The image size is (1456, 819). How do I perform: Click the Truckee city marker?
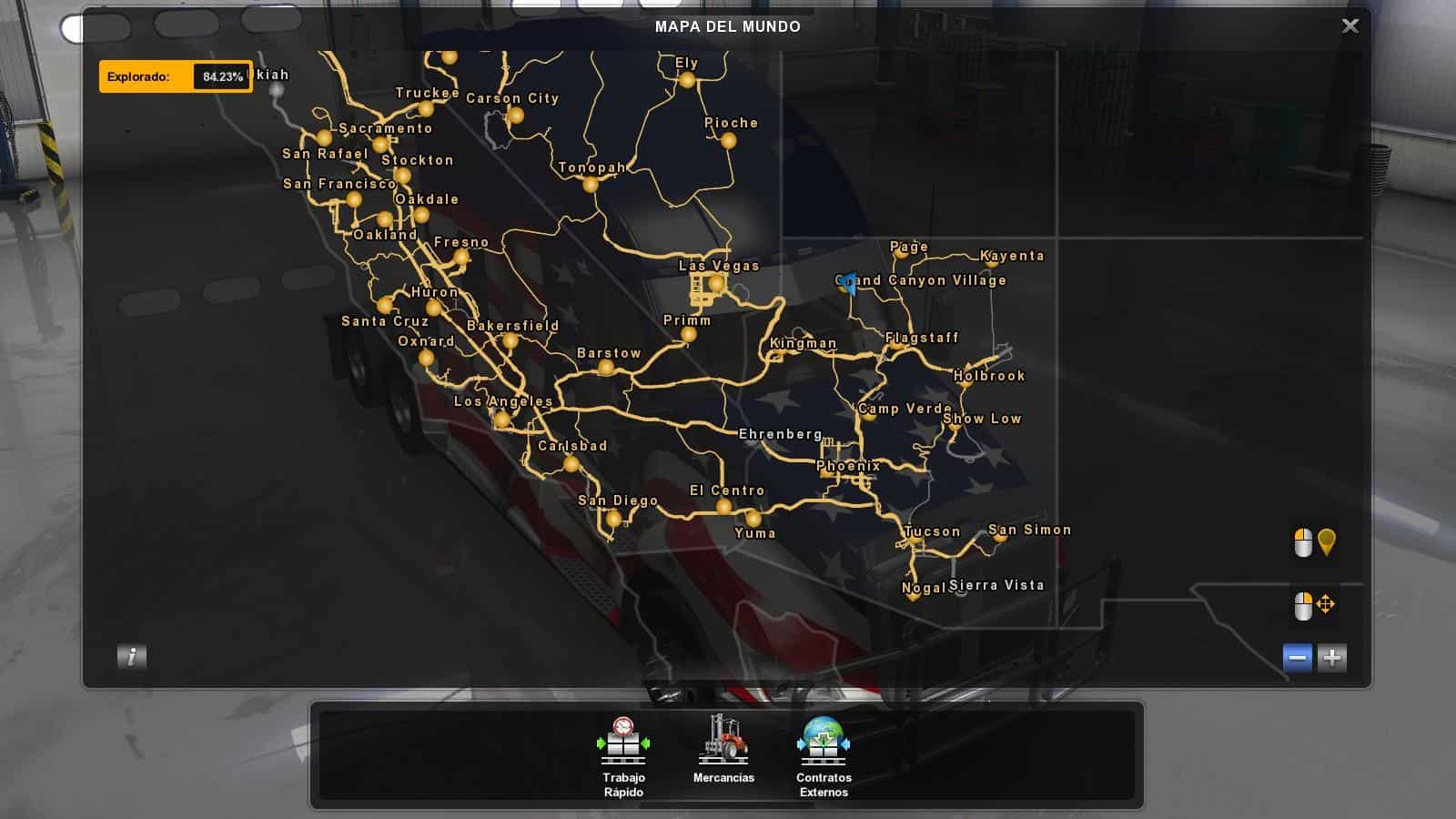[x=426, y=109]
